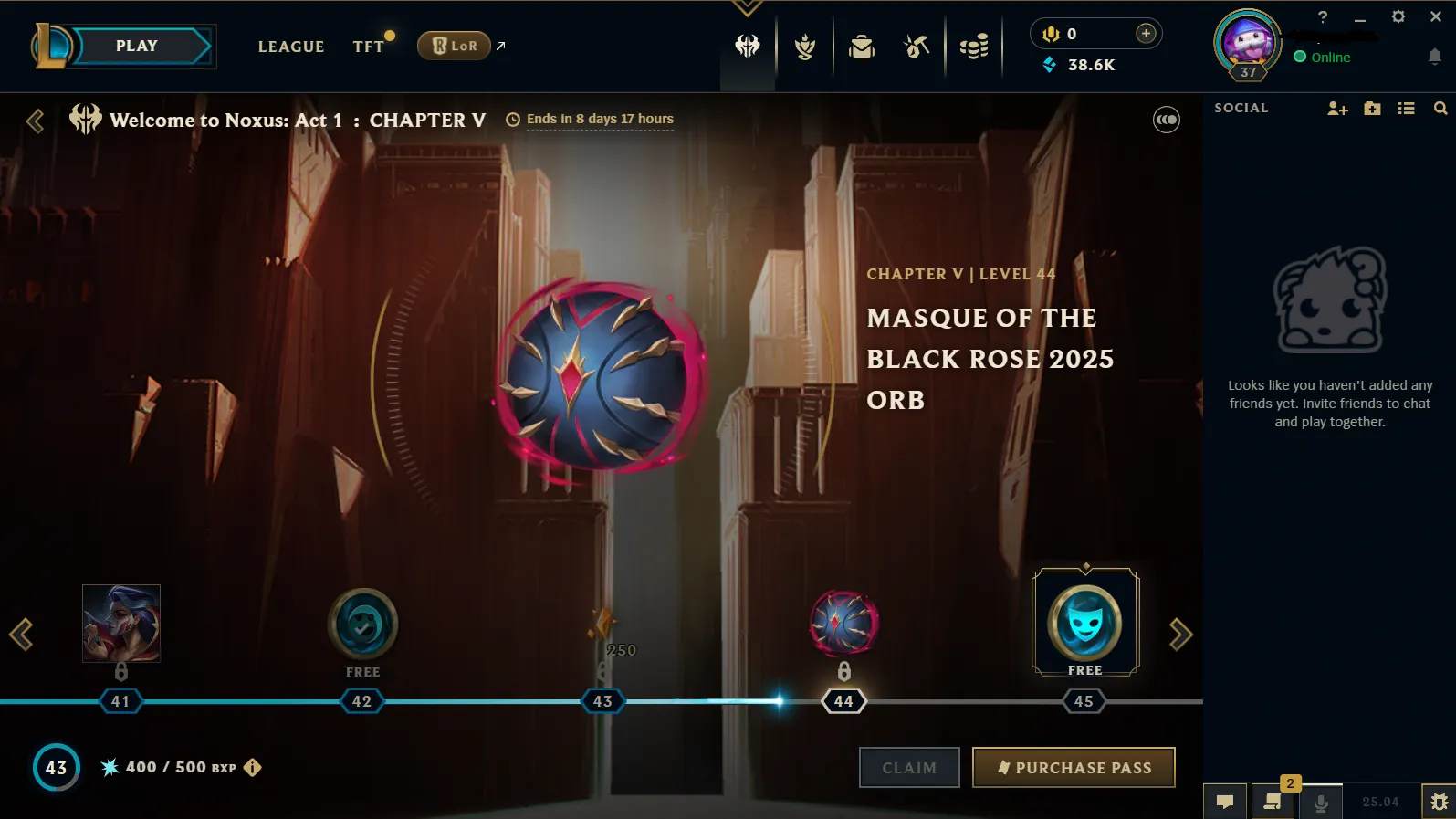1456x819 pixels.
Task: Open the Hextech crafting icon
Action: tap(916, 45)
